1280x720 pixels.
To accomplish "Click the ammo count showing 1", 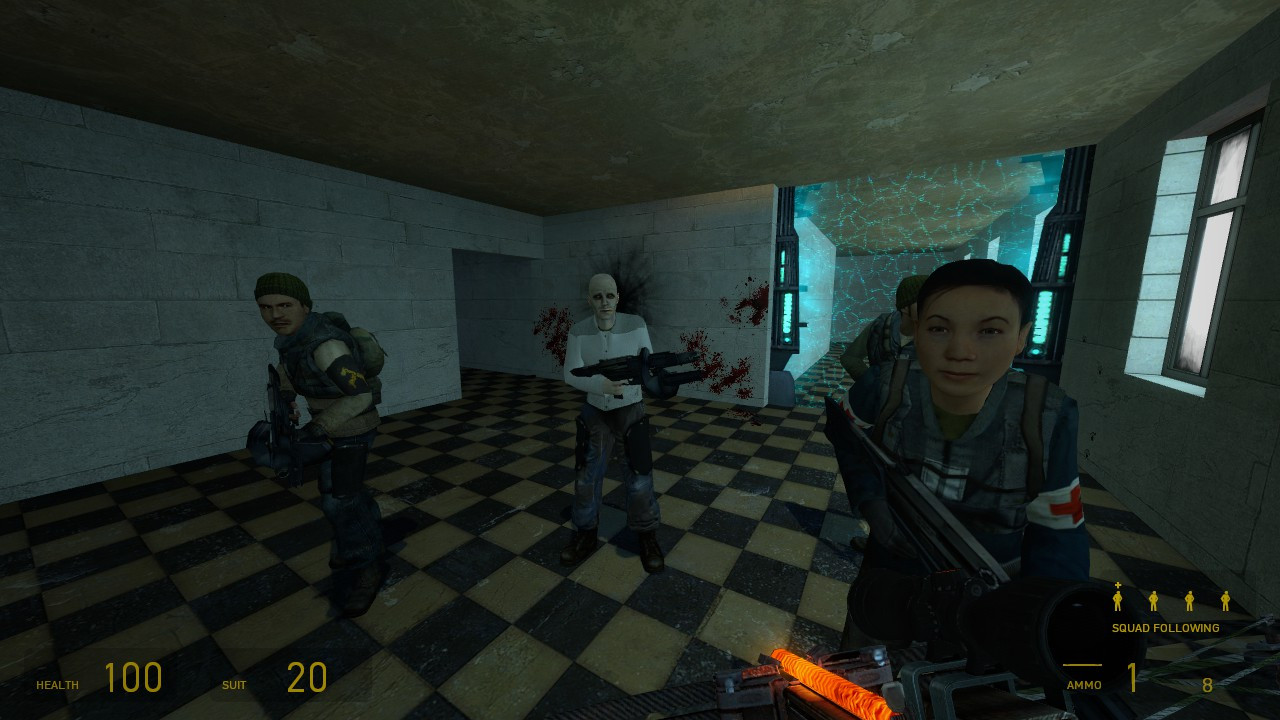I will (x=1130, y=678).
